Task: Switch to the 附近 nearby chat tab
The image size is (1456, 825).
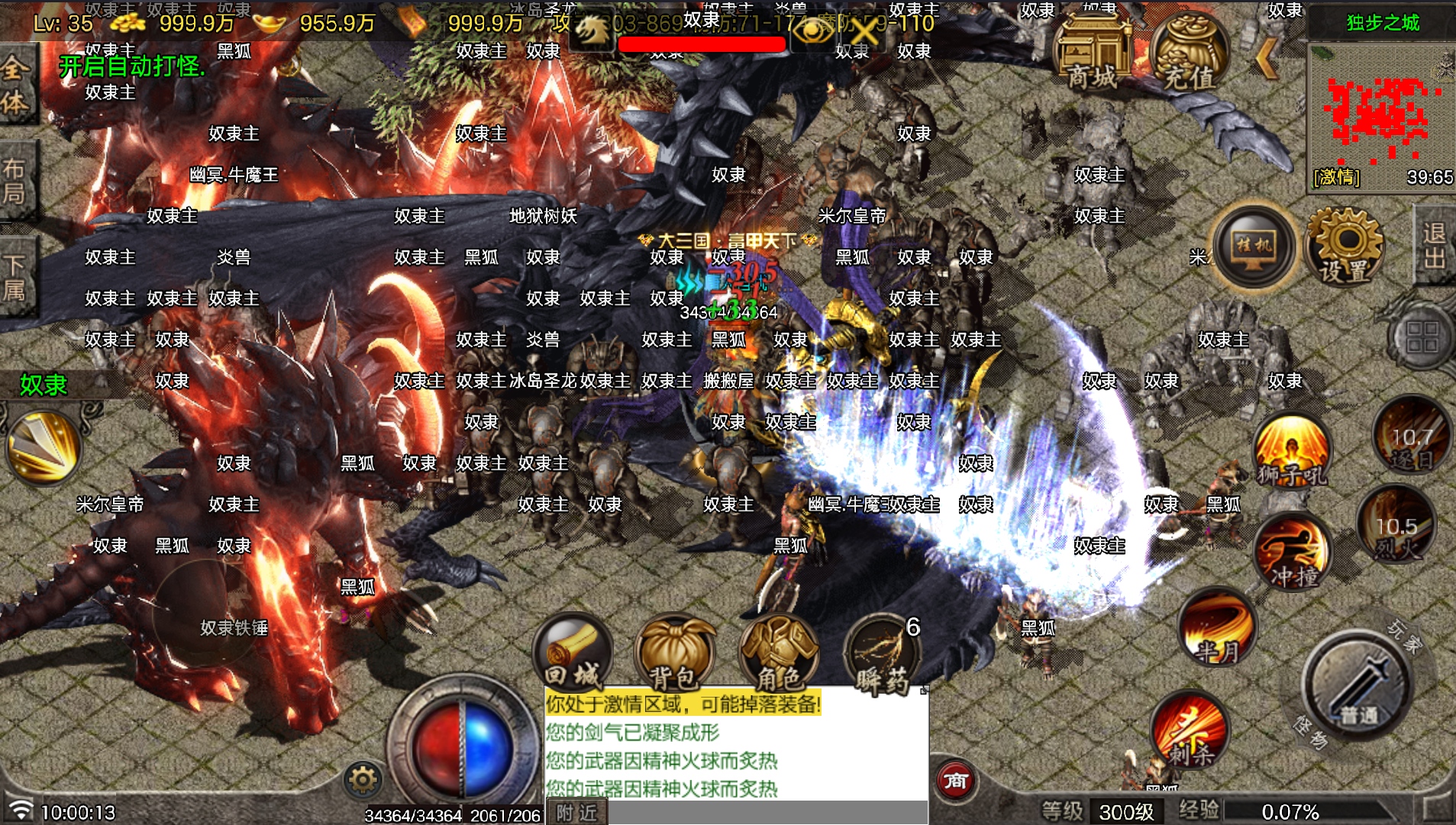Action: [x=577, y=812]
